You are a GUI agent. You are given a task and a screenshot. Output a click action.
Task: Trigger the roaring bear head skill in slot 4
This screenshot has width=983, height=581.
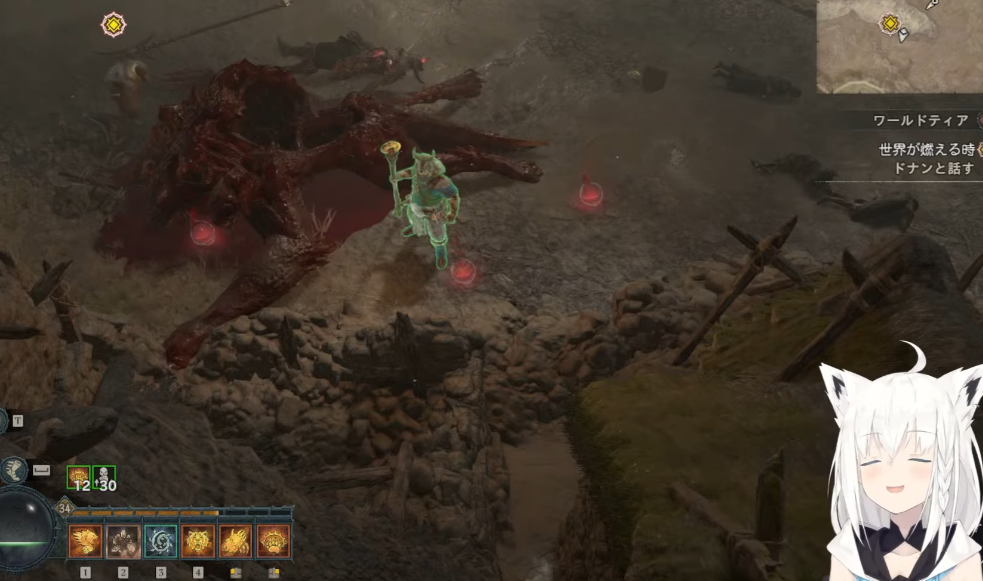click(198, 541)
